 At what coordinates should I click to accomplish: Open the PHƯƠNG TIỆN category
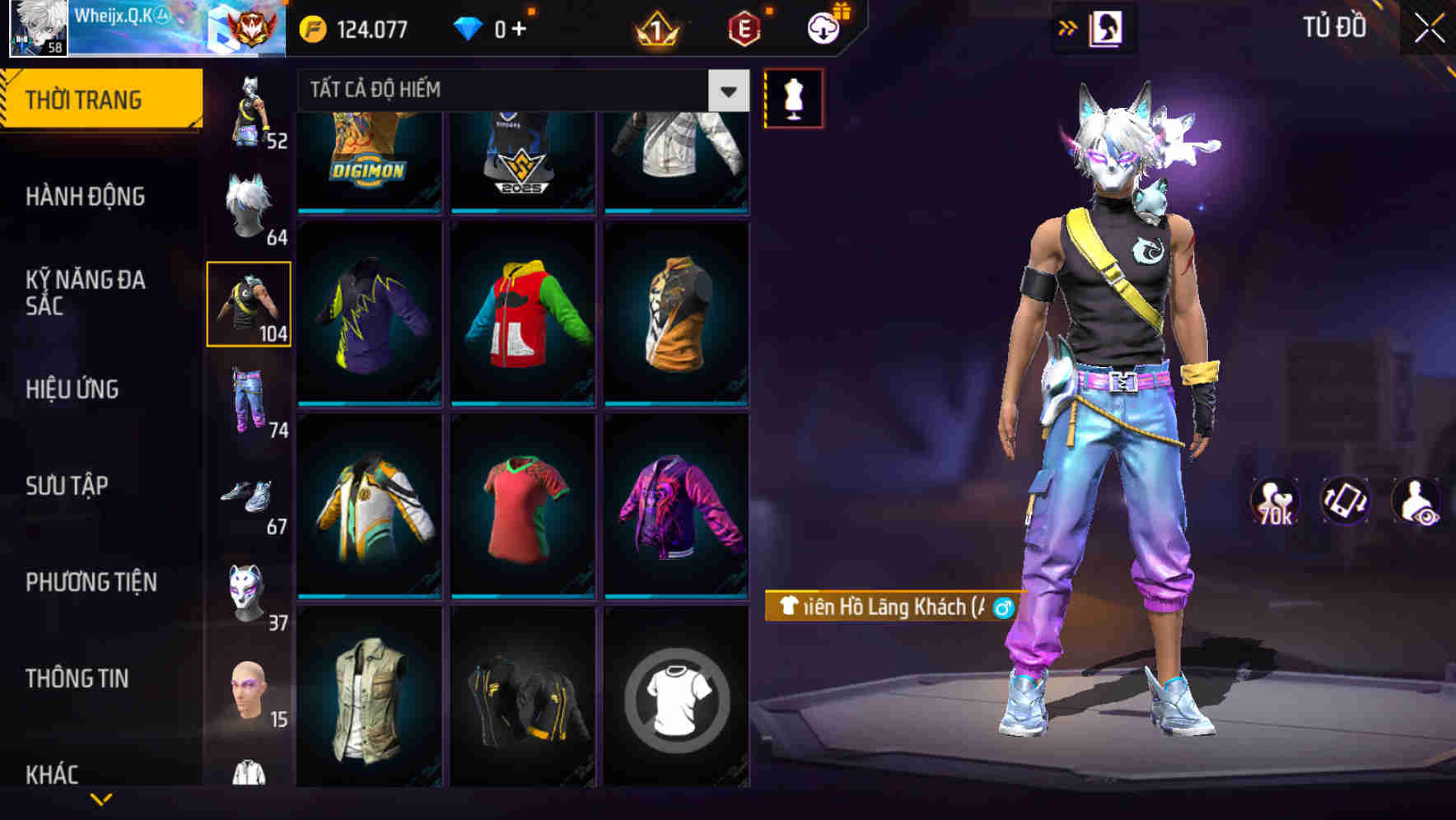pos(91,581)
